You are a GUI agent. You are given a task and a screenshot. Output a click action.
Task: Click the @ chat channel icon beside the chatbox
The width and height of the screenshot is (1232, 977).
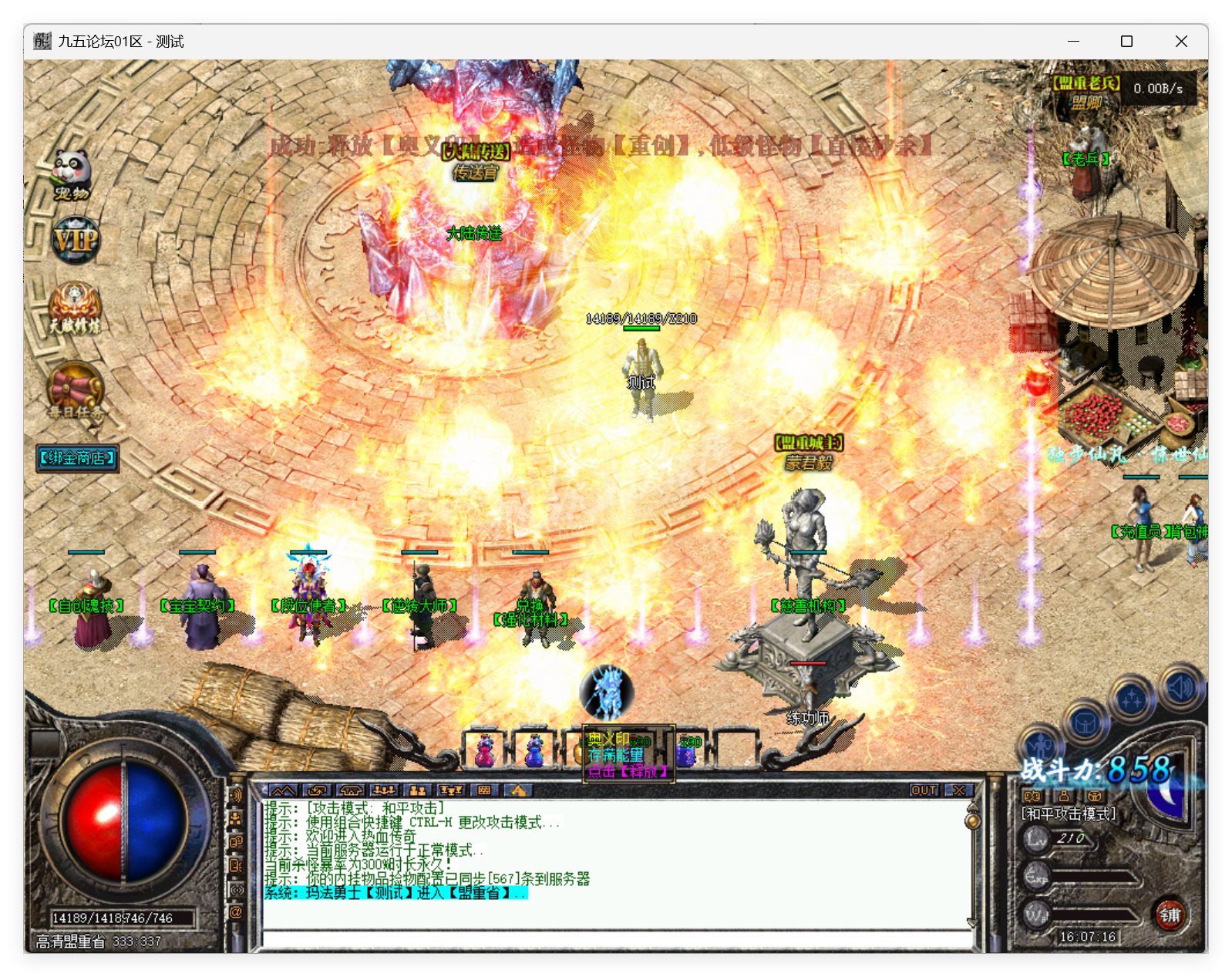tap(235, 913)
